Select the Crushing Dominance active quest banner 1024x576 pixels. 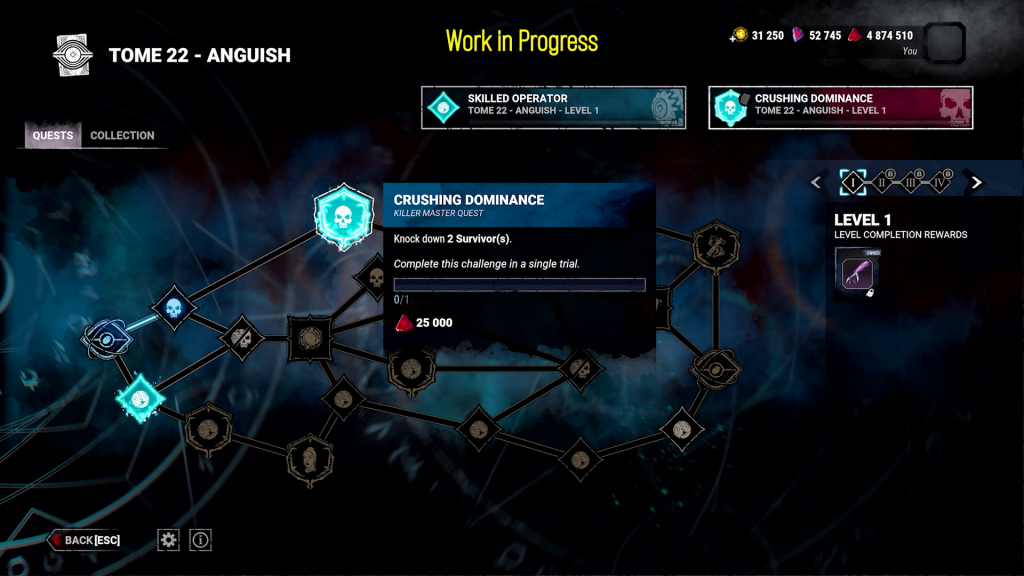tap(840, 107)
